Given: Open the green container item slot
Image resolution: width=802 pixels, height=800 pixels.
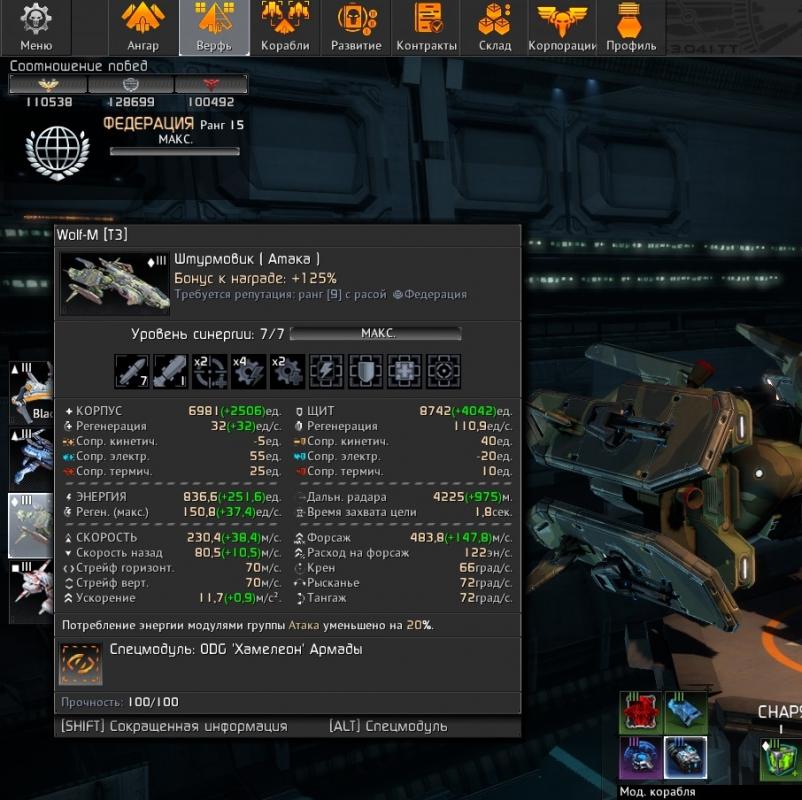Looking at the screenshot, I should click(x=780, y=762).
